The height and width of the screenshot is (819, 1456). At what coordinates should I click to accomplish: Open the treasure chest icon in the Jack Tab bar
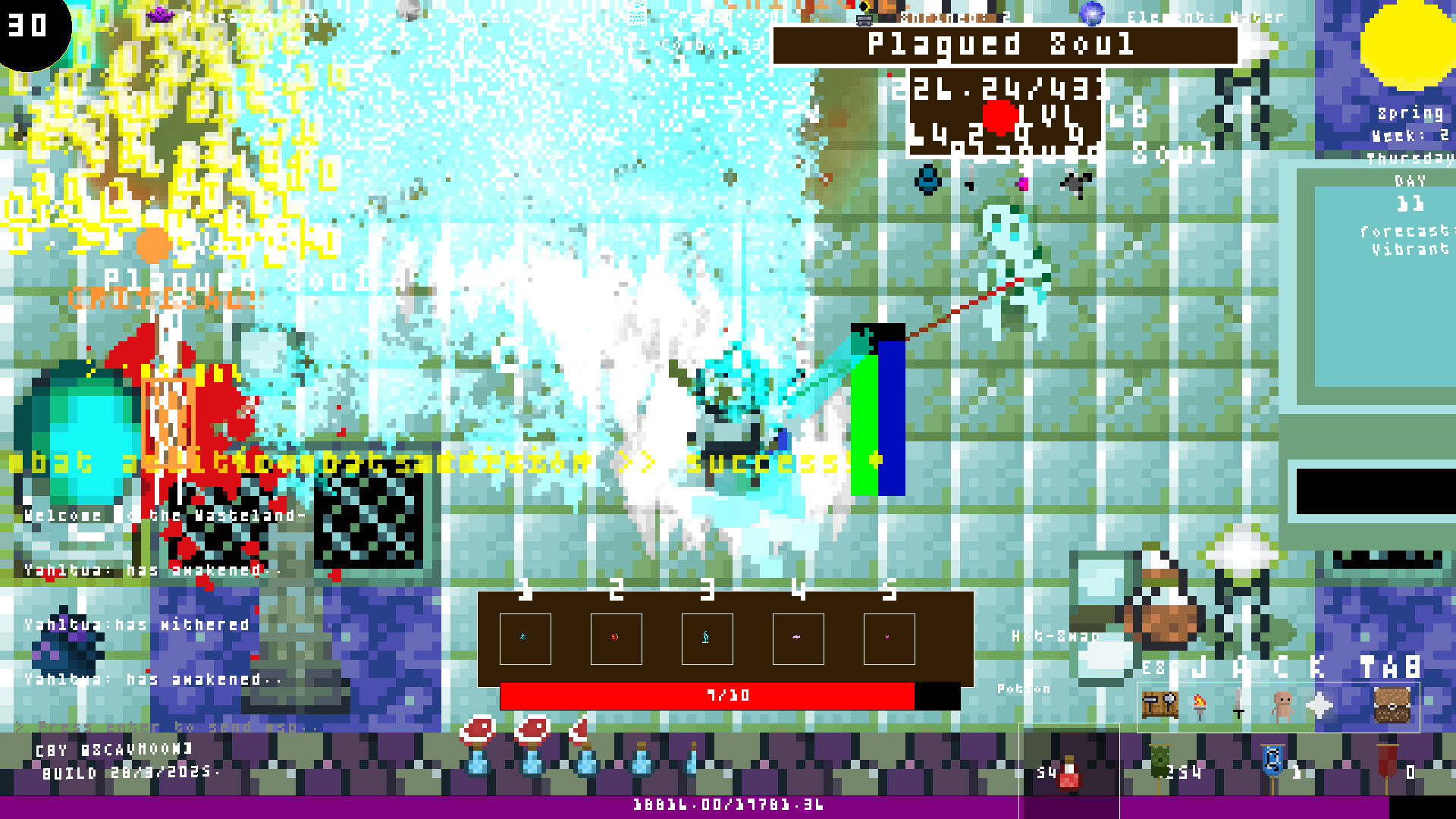(x=1392, y=704)
